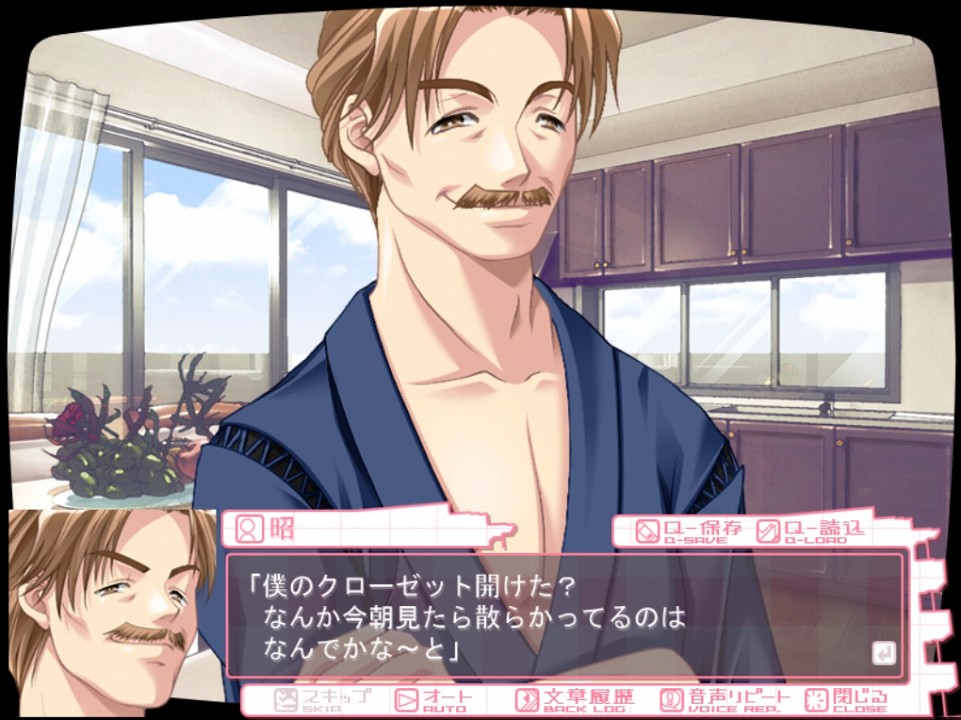Image resolution: width=961 pixels, height=720 pixels.
Task: Quick save with the Q-SAVE button
Action: coord(689,530)
